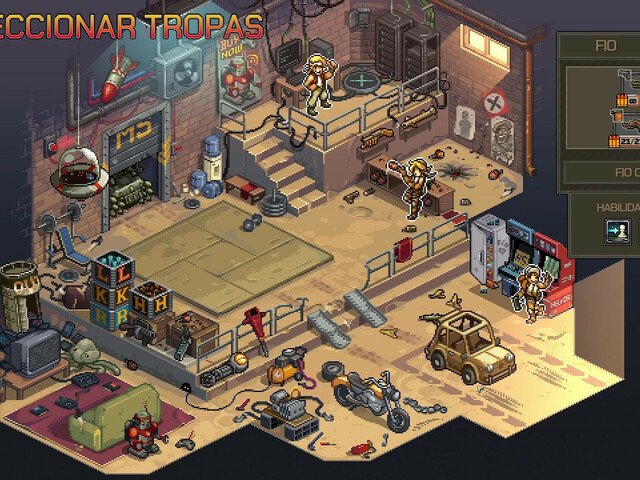Viewport: 640px width, 480px height.
Task: Choose the soldier next to the arcade machine
Action: 533,291
